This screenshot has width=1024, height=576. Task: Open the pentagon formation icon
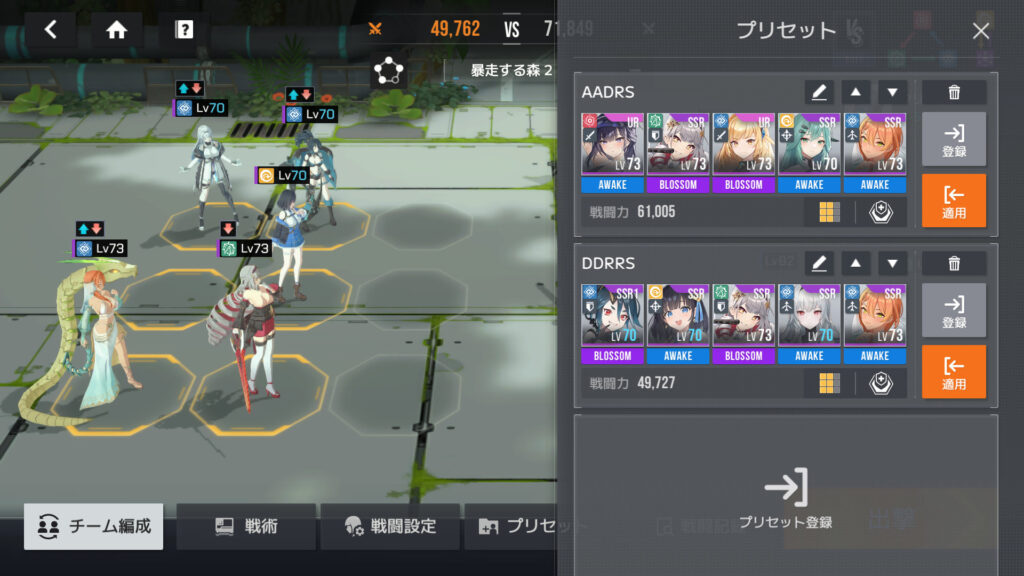[387, 70]
